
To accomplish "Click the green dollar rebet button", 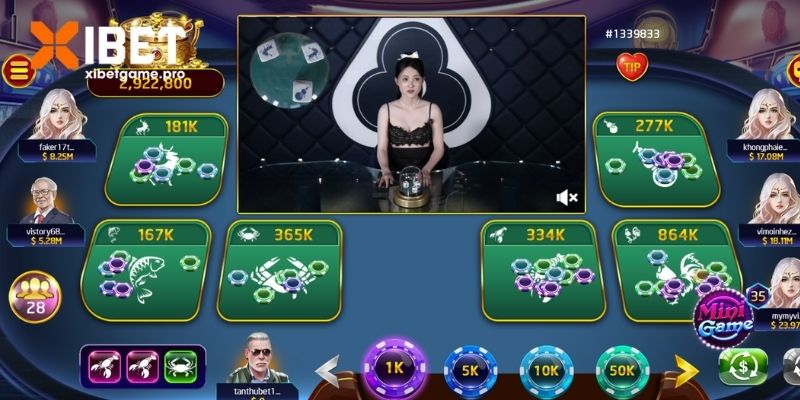I will 743,367.
